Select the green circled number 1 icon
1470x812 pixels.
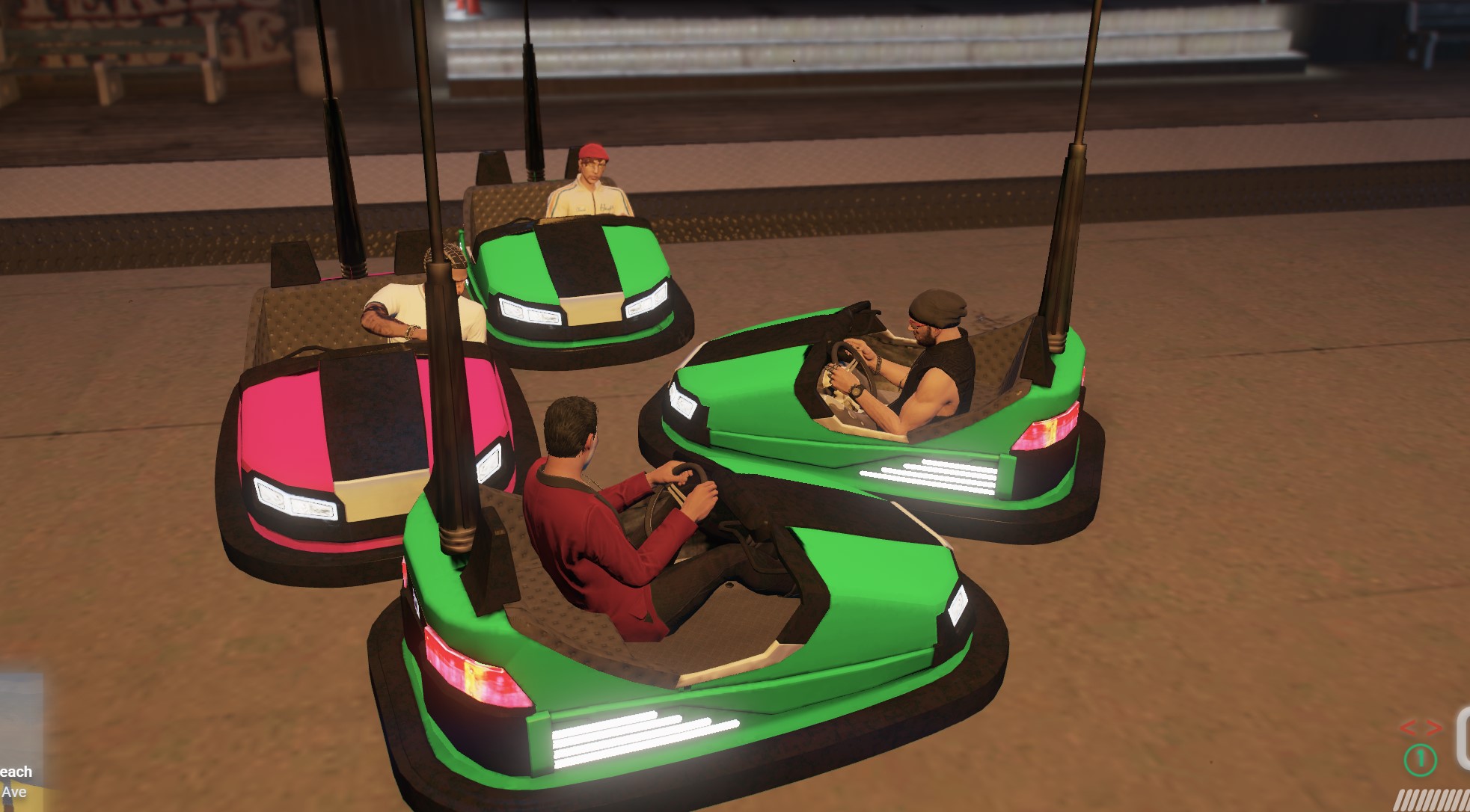[1420, 760]
